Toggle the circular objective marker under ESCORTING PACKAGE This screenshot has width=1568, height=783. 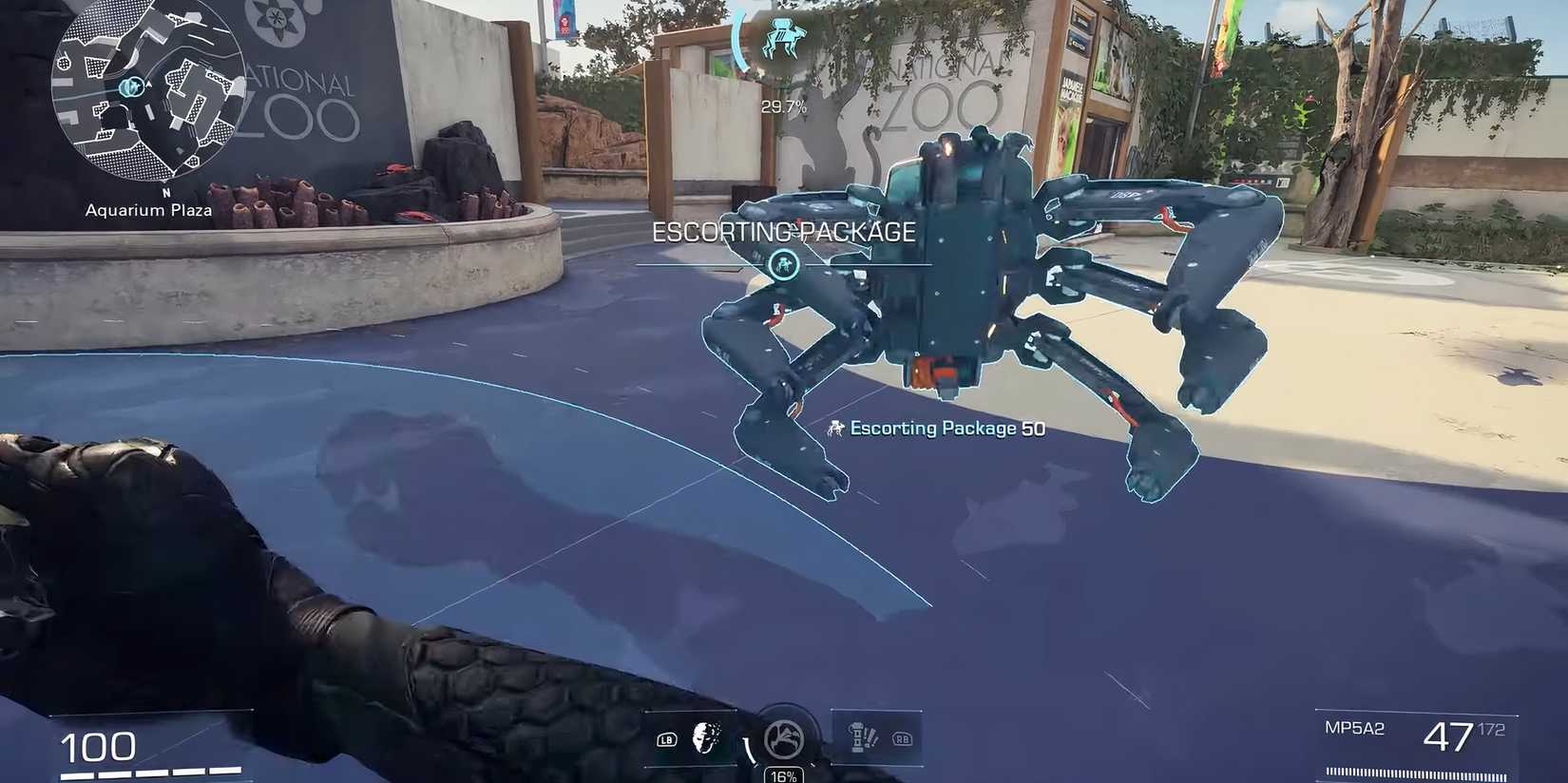click(x=784, y=266)
